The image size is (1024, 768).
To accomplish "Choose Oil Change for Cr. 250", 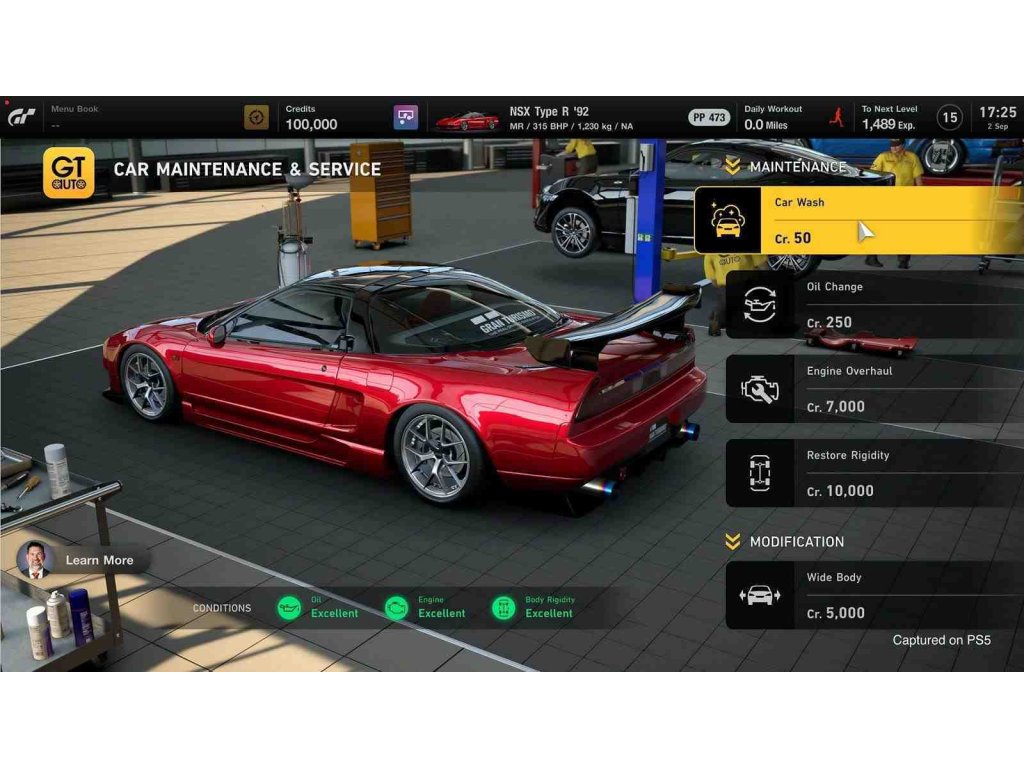I will [x=872, y=304].
